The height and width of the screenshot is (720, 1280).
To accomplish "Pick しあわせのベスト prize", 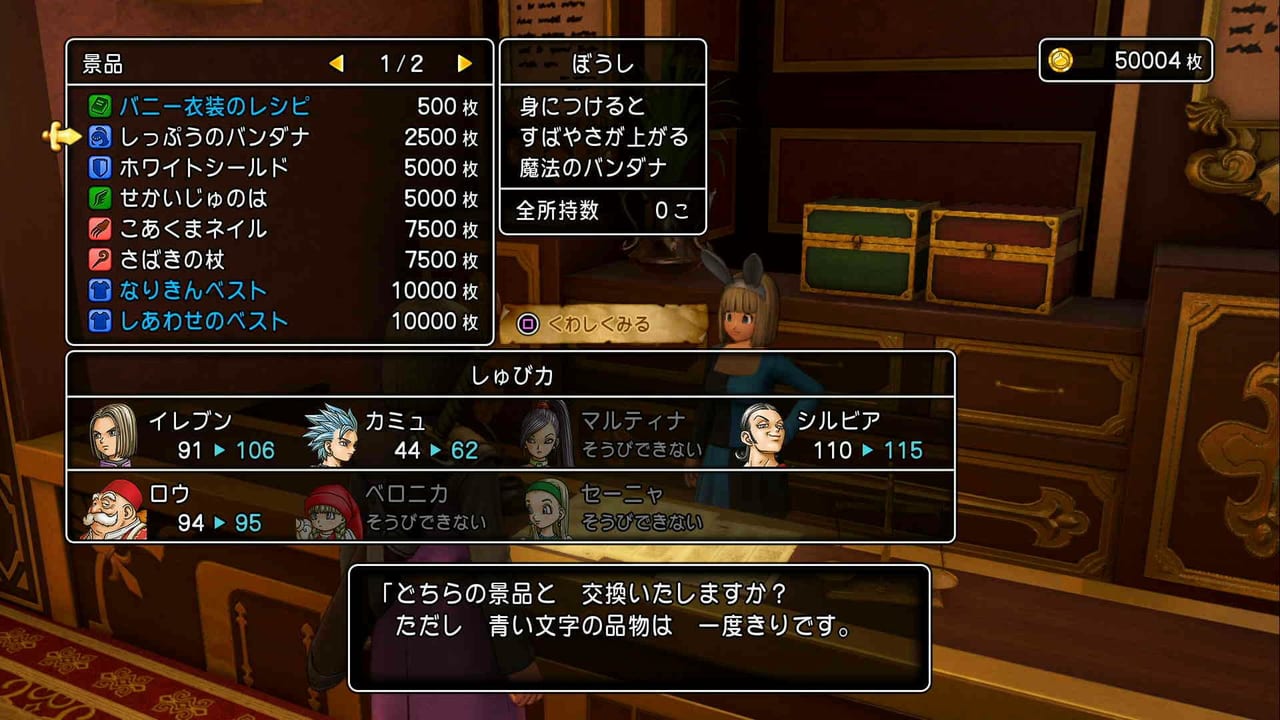I will (x=204, y=321).
